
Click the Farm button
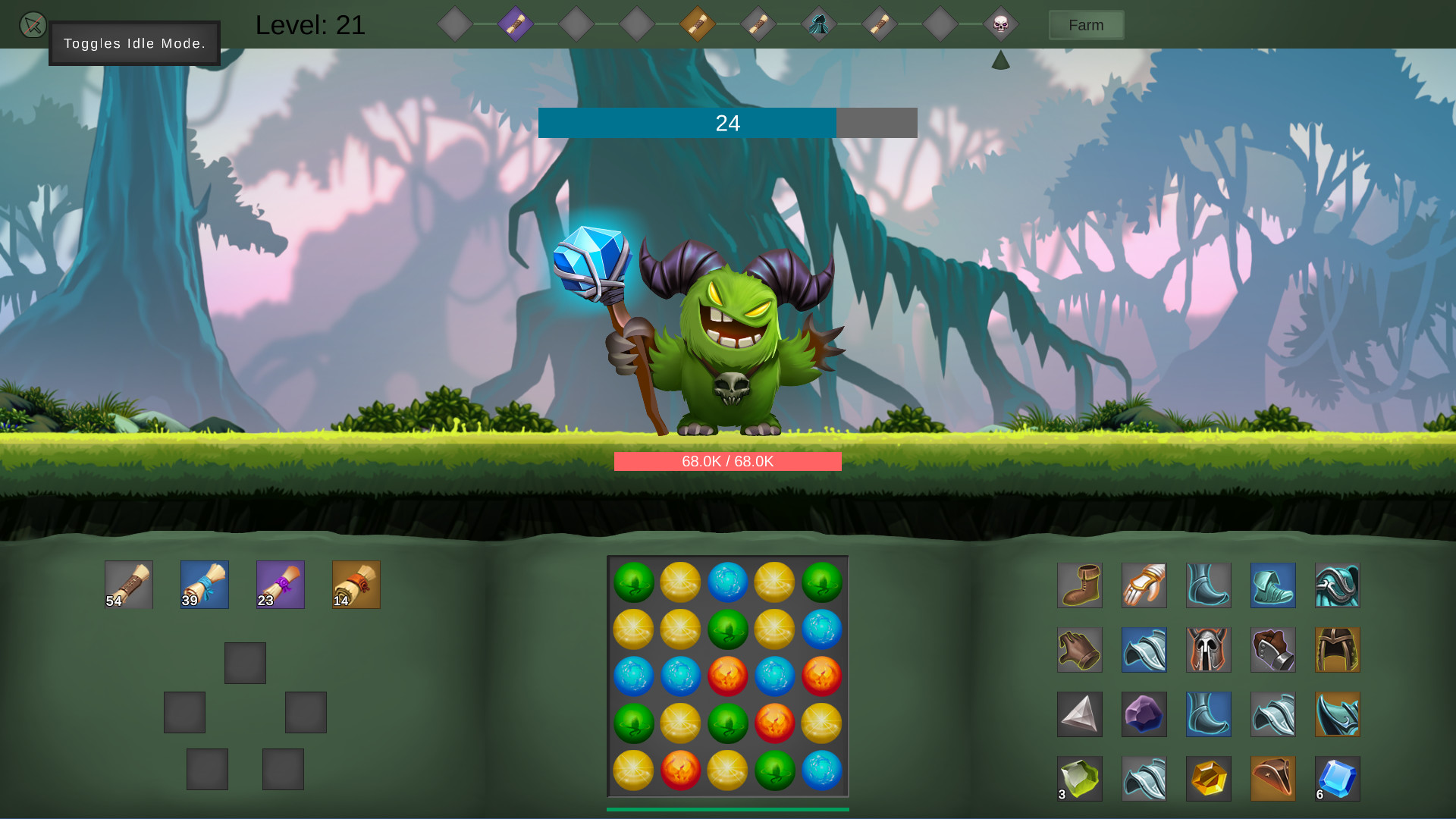coord(1086,24)
